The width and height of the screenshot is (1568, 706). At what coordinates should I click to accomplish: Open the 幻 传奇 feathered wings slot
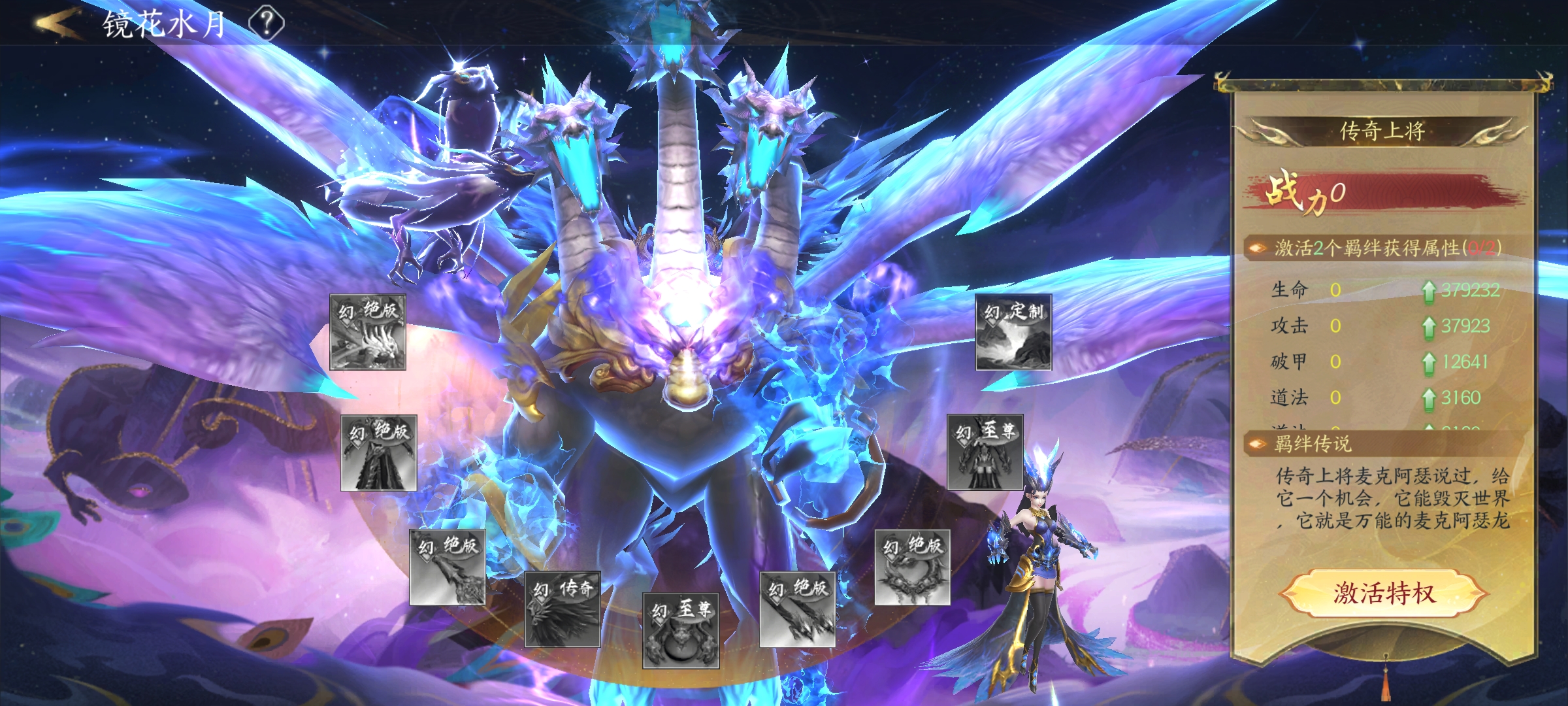563,610
